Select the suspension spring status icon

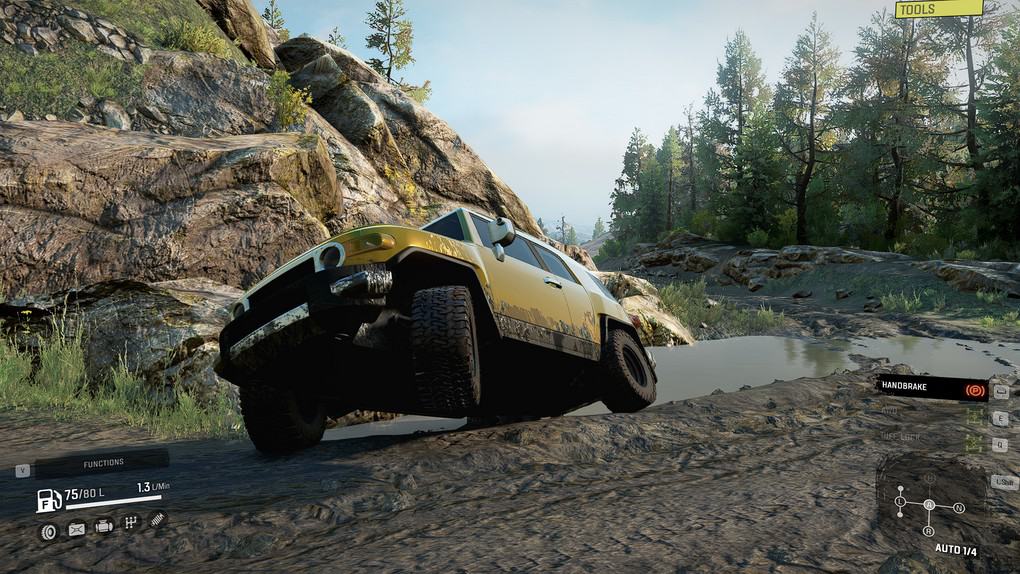(x=157, y=518)
